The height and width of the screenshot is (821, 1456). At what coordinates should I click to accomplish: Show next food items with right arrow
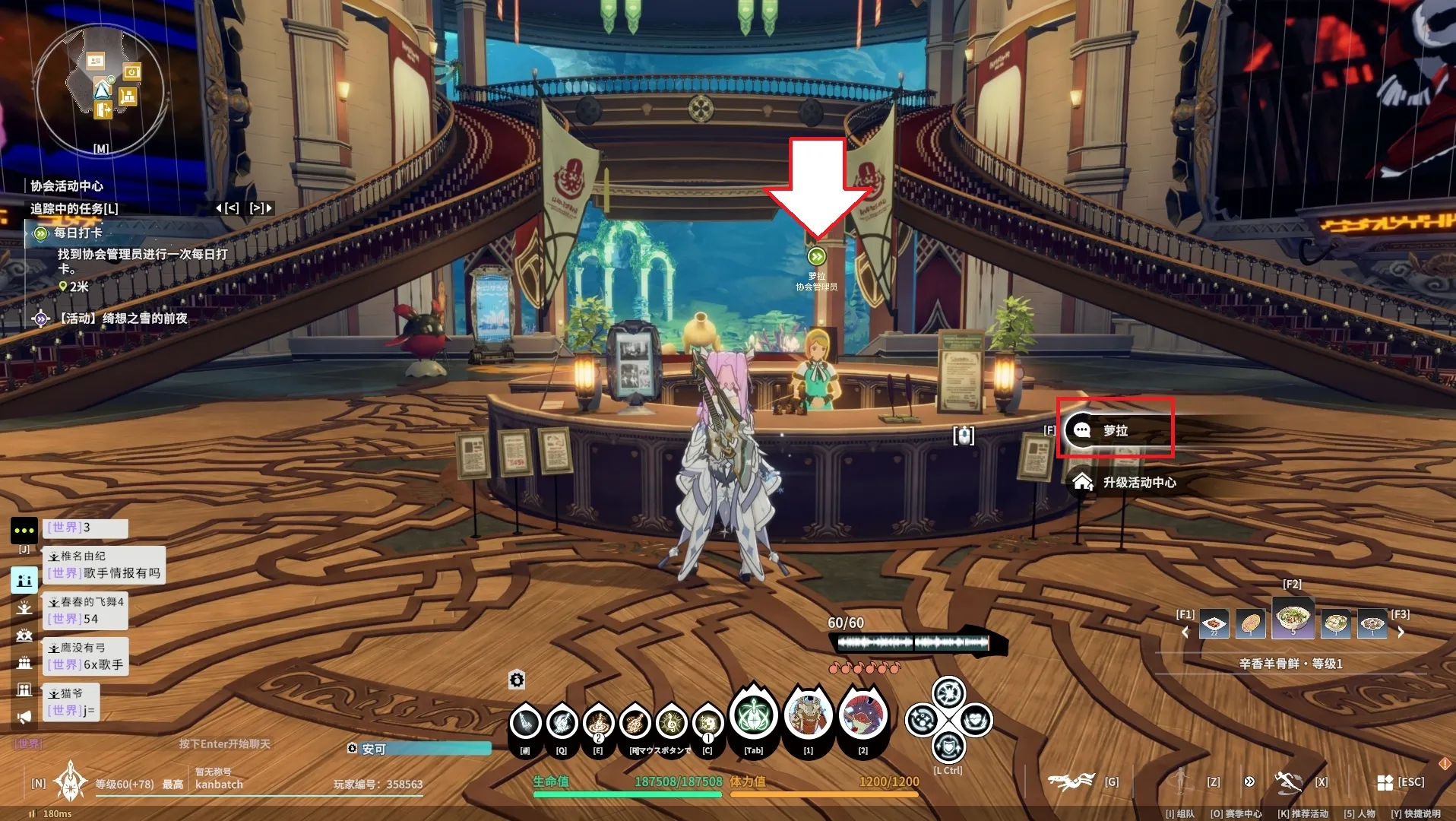(x=1401, y=631)
